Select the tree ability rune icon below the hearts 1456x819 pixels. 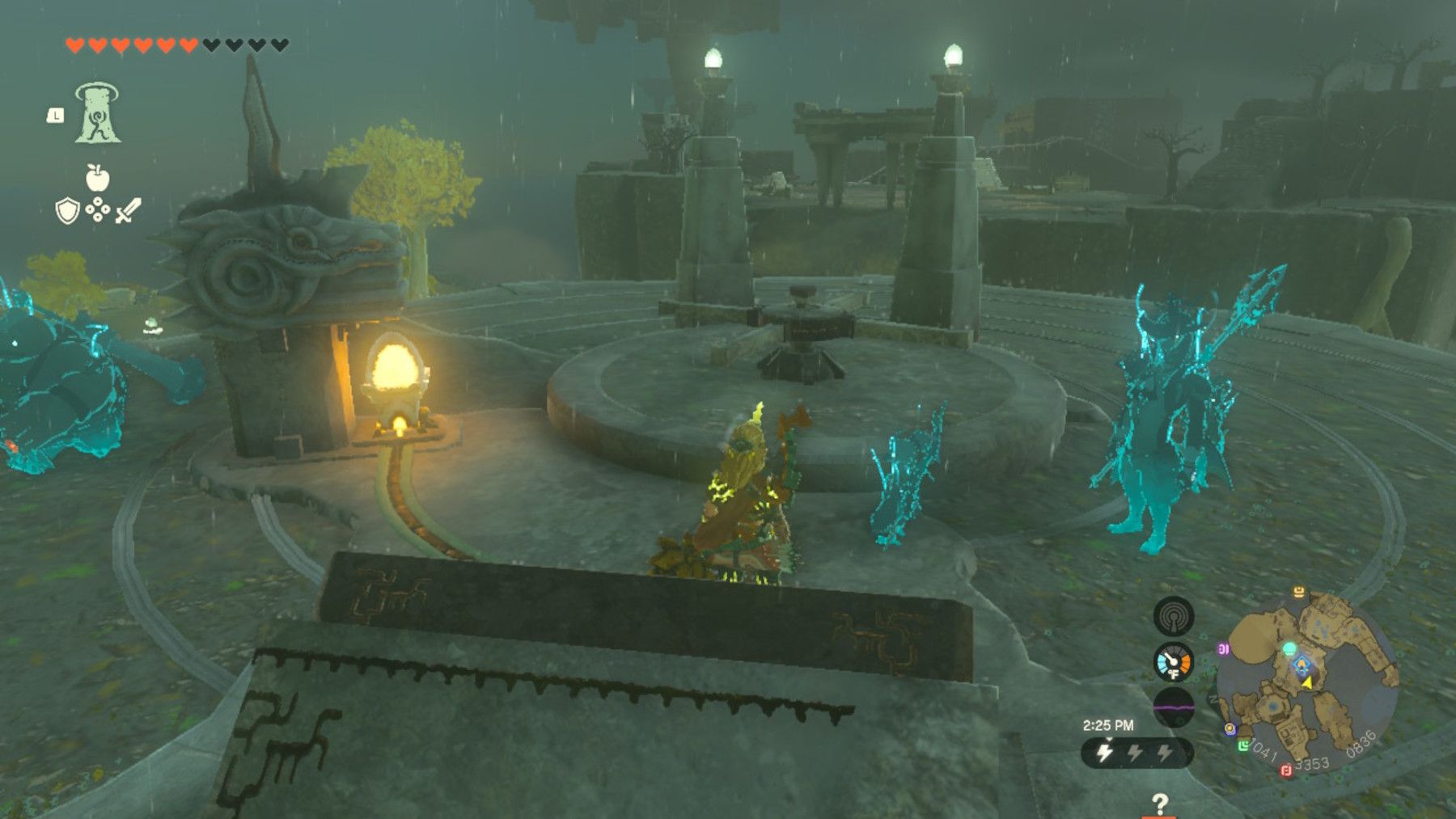point(98,112)
